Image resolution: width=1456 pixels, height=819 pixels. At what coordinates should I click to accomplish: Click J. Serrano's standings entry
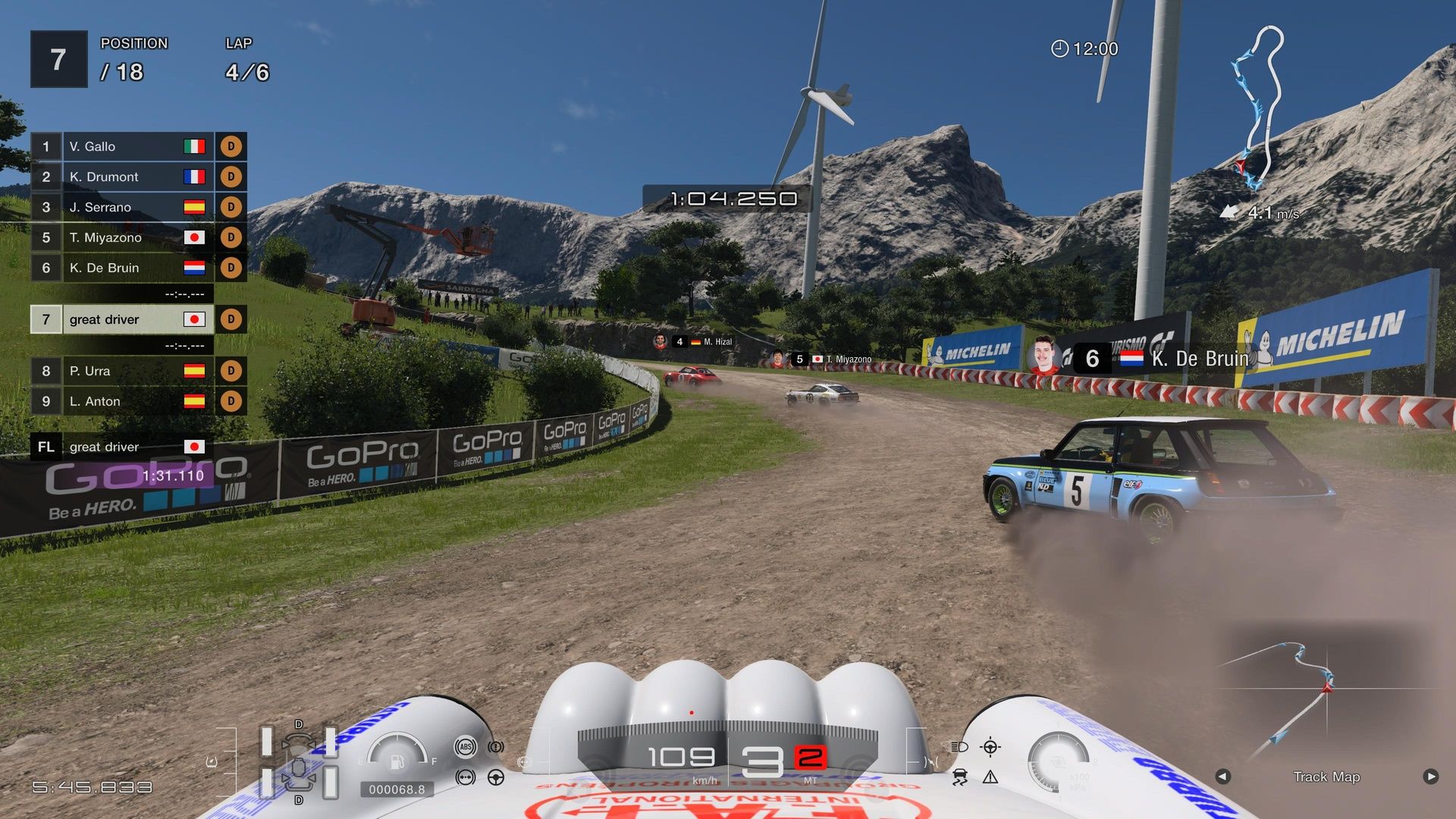(x=123, y=207)
